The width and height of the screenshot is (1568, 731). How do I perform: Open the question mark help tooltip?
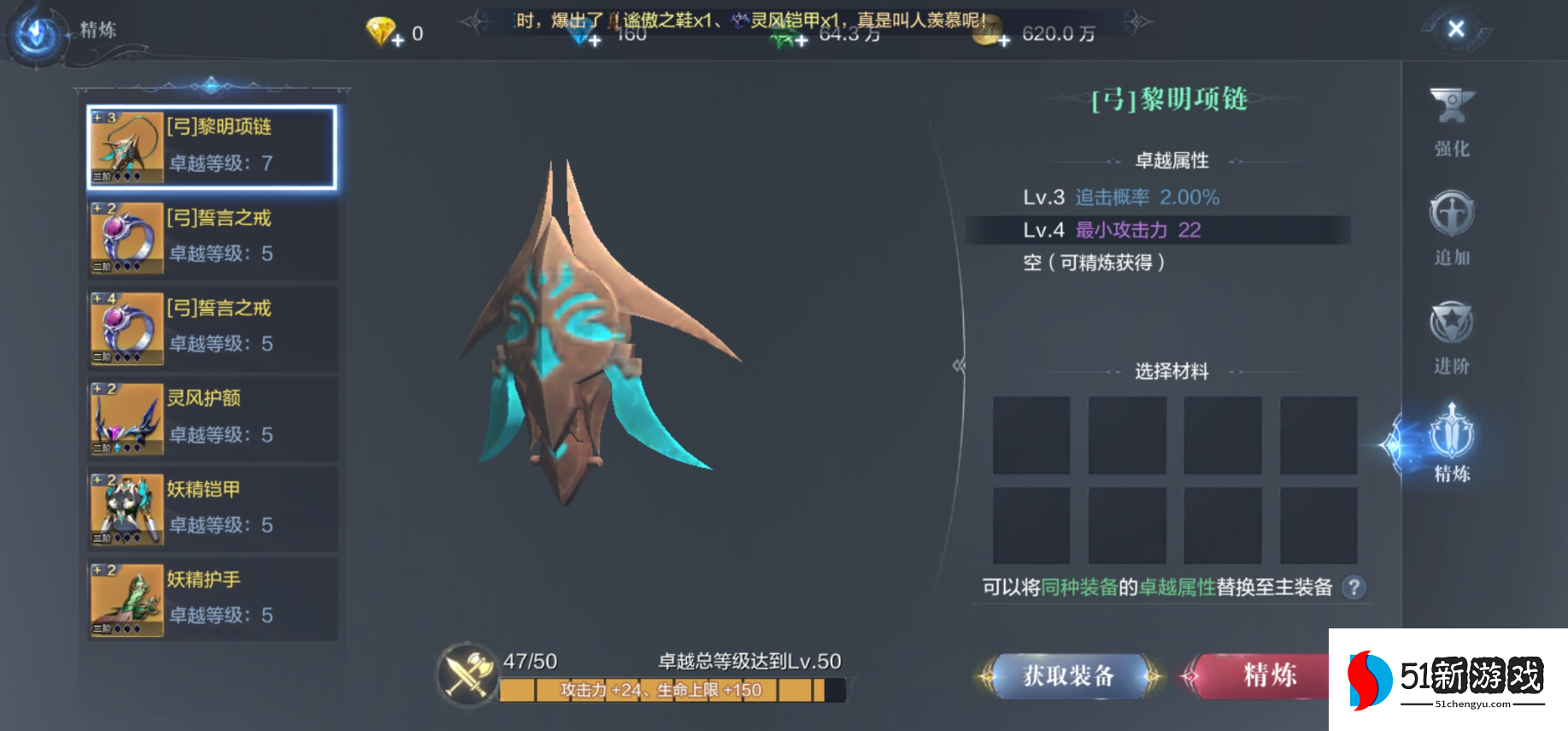1354,587
